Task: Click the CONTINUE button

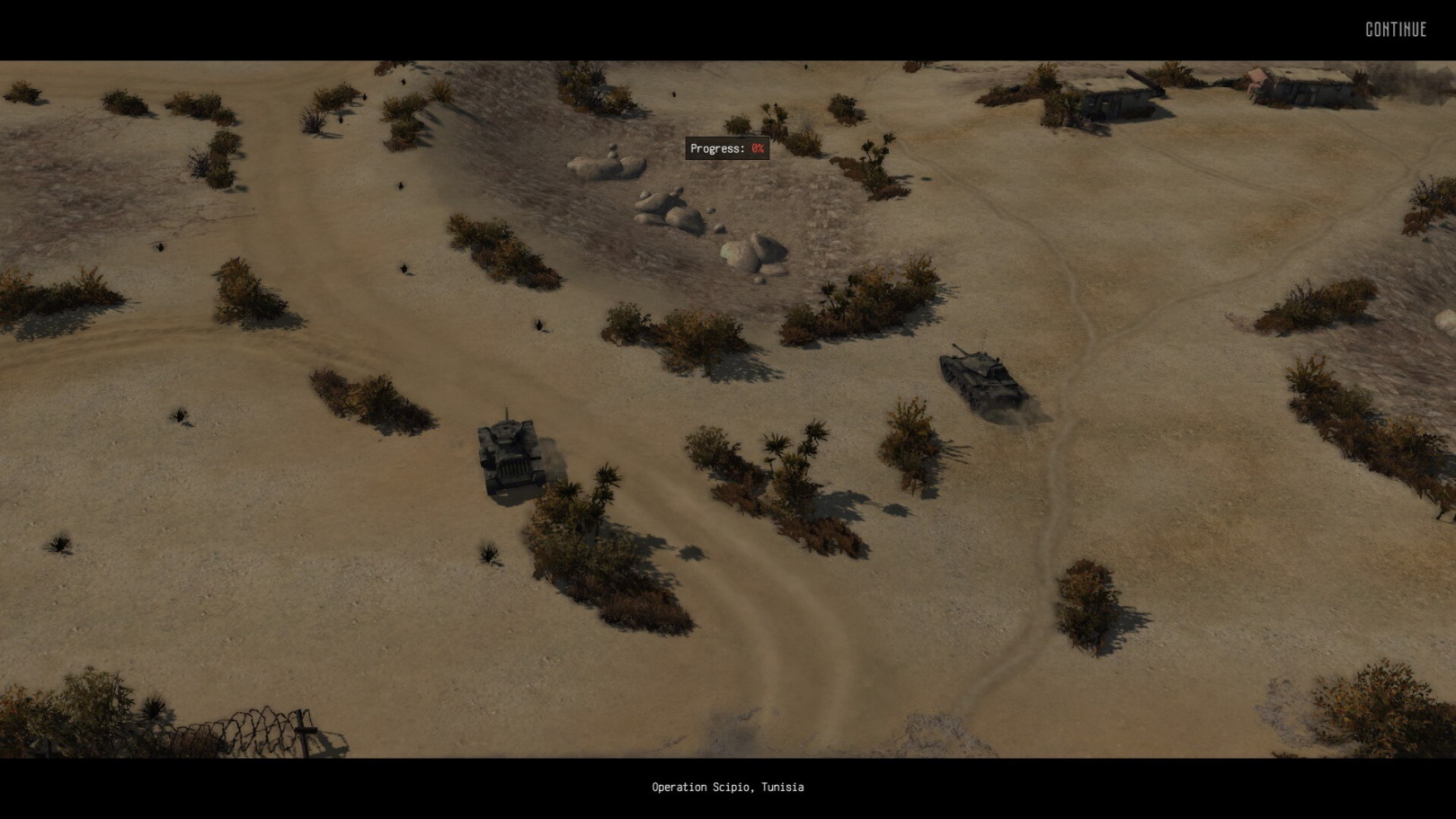Action: (1396, 30)
